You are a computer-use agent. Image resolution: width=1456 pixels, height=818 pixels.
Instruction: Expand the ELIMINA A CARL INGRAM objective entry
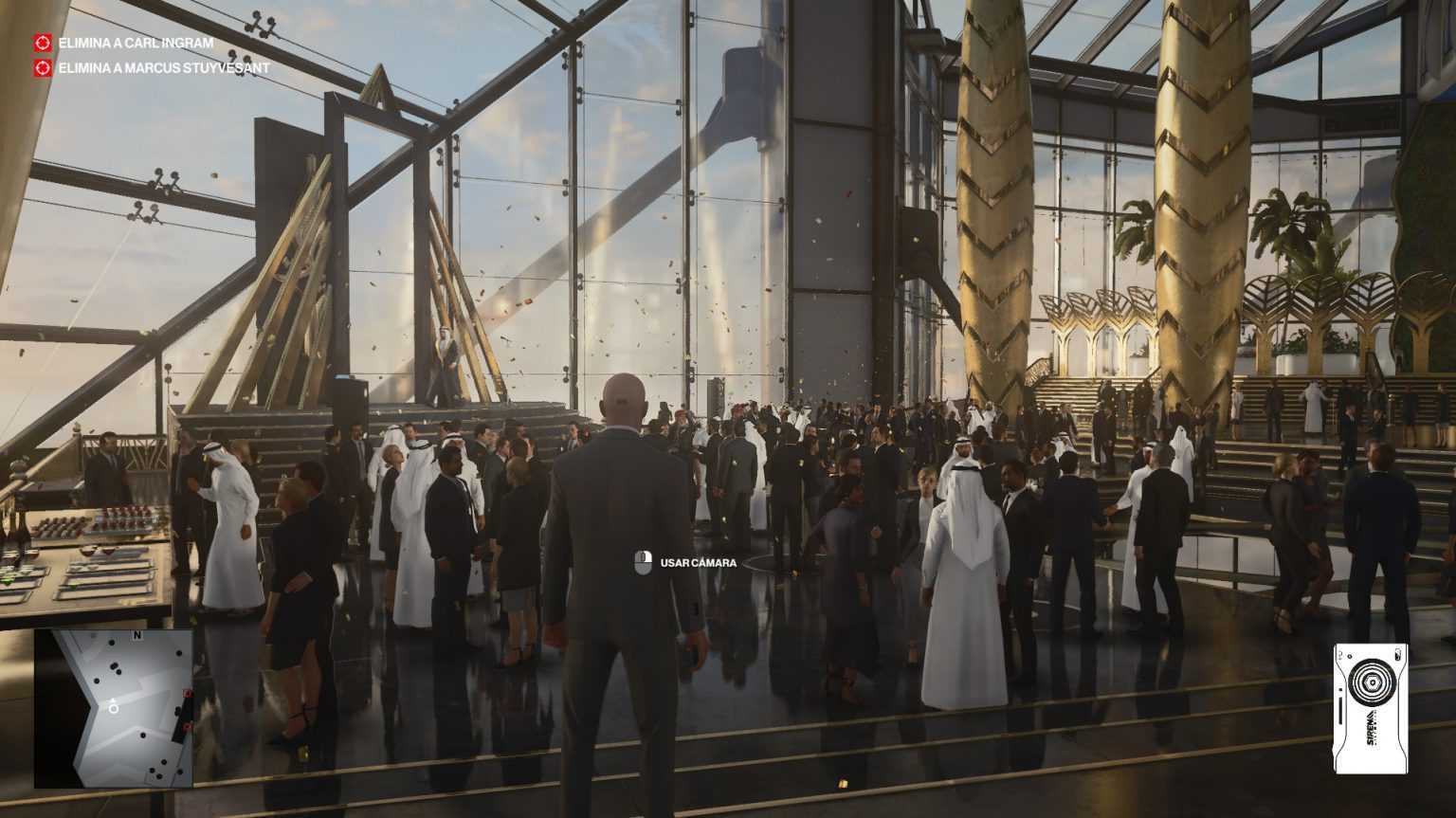click(137, 42)
